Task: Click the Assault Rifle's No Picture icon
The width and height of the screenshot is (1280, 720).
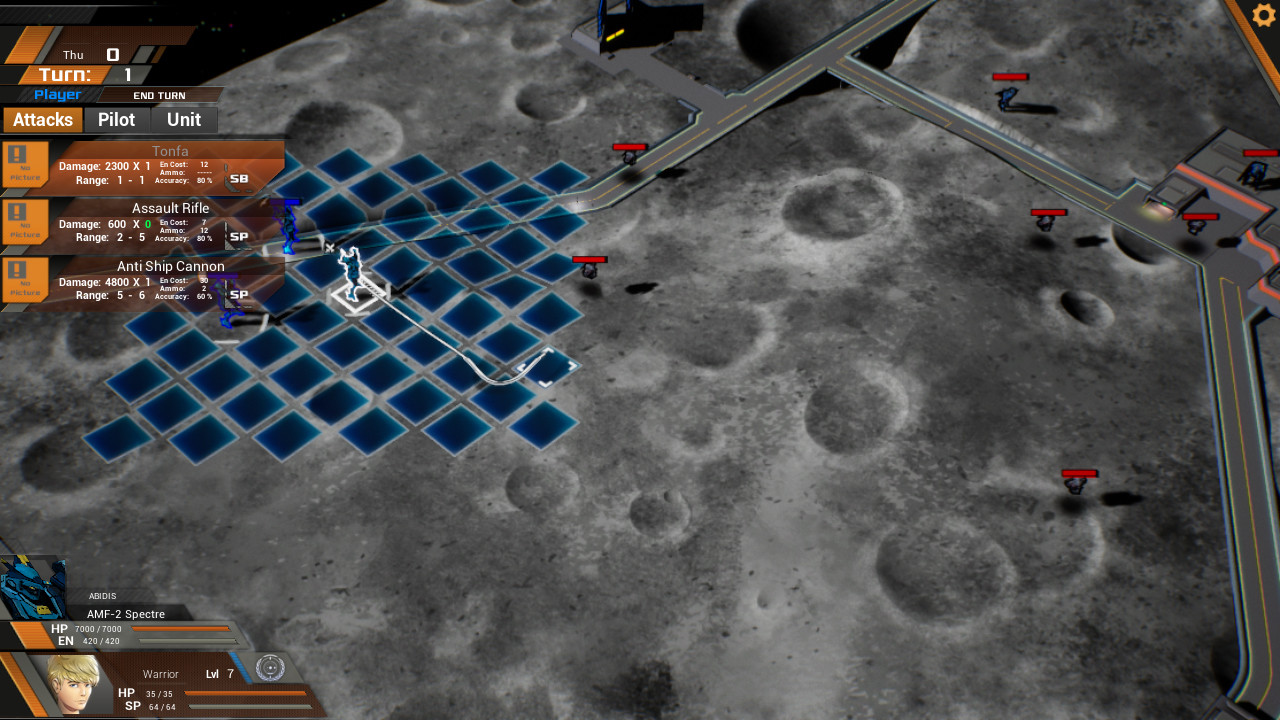Action: click(x=25, y=222)
